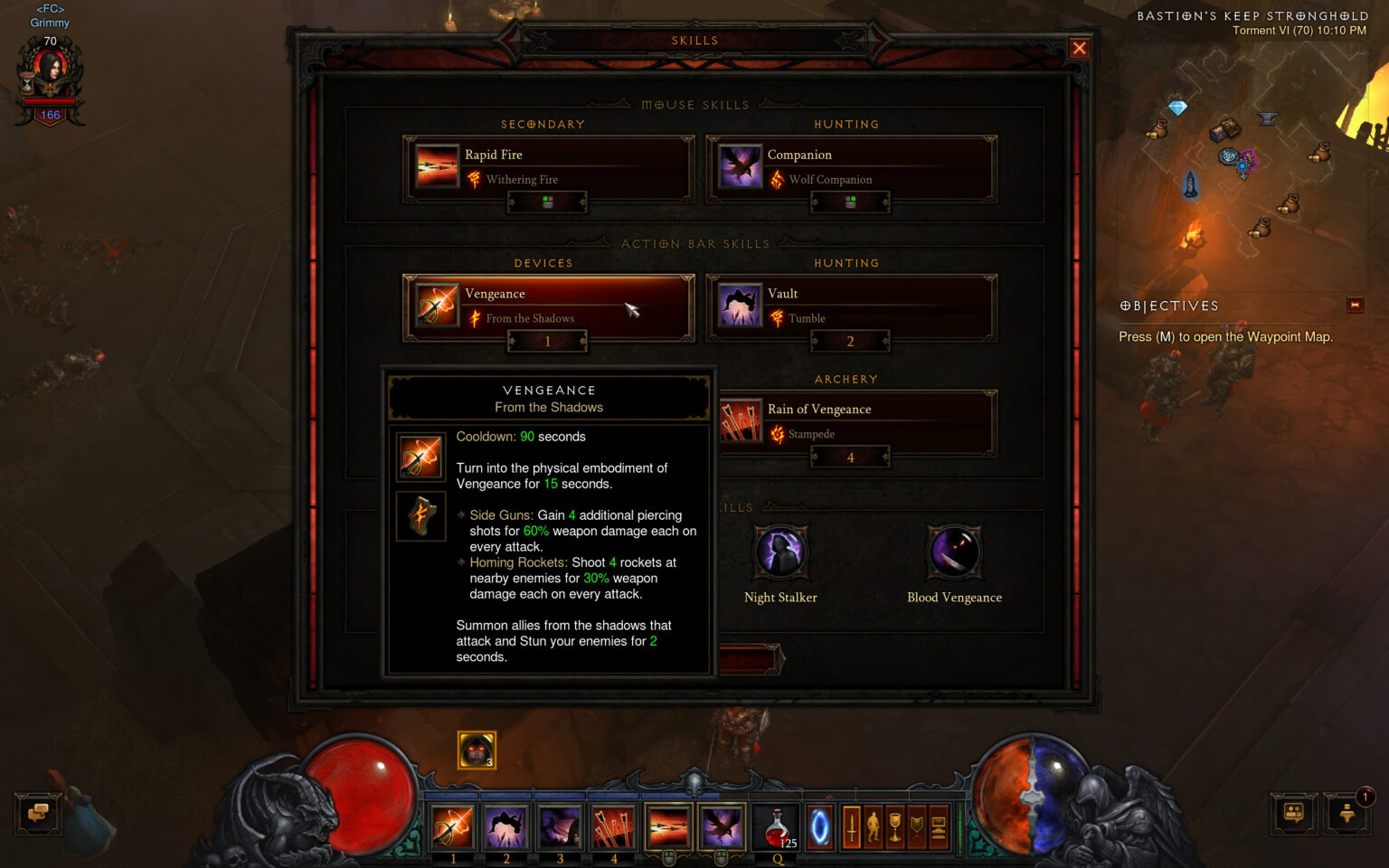
Task: Collapse Objectives panel via the pin icon
Action: coord(1354,306)
